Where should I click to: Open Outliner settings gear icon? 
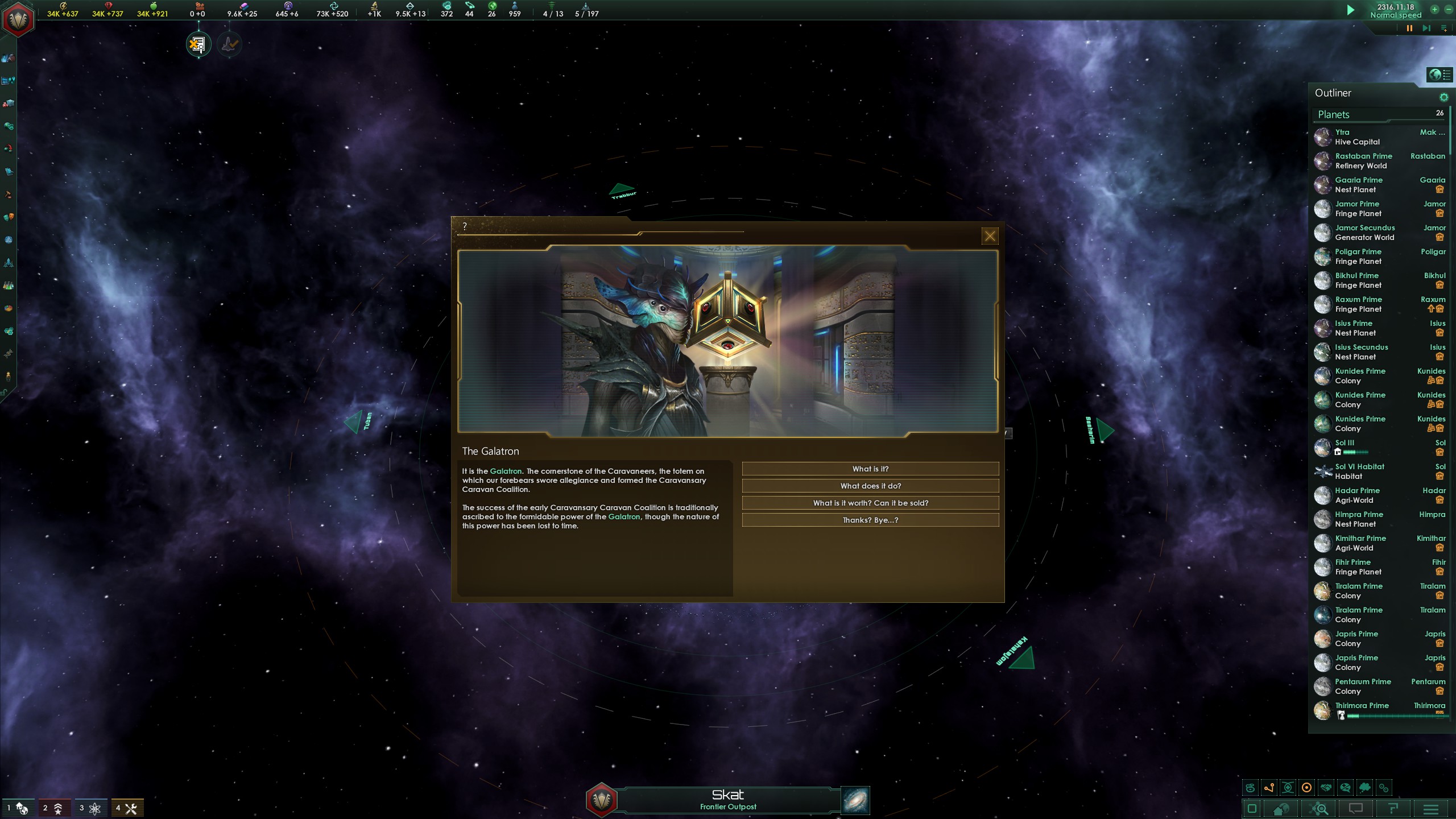coord(1443,97)
